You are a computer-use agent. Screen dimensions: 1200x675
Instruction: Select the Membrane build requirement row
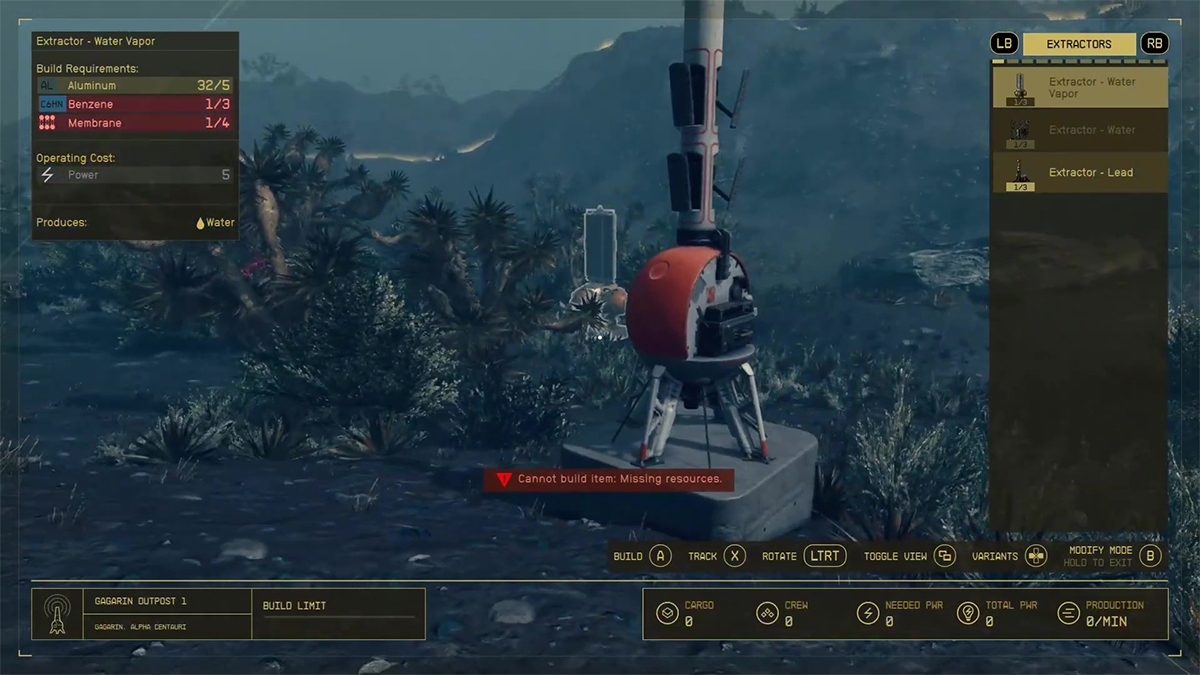pyautogui.click(x=134, y=123)
